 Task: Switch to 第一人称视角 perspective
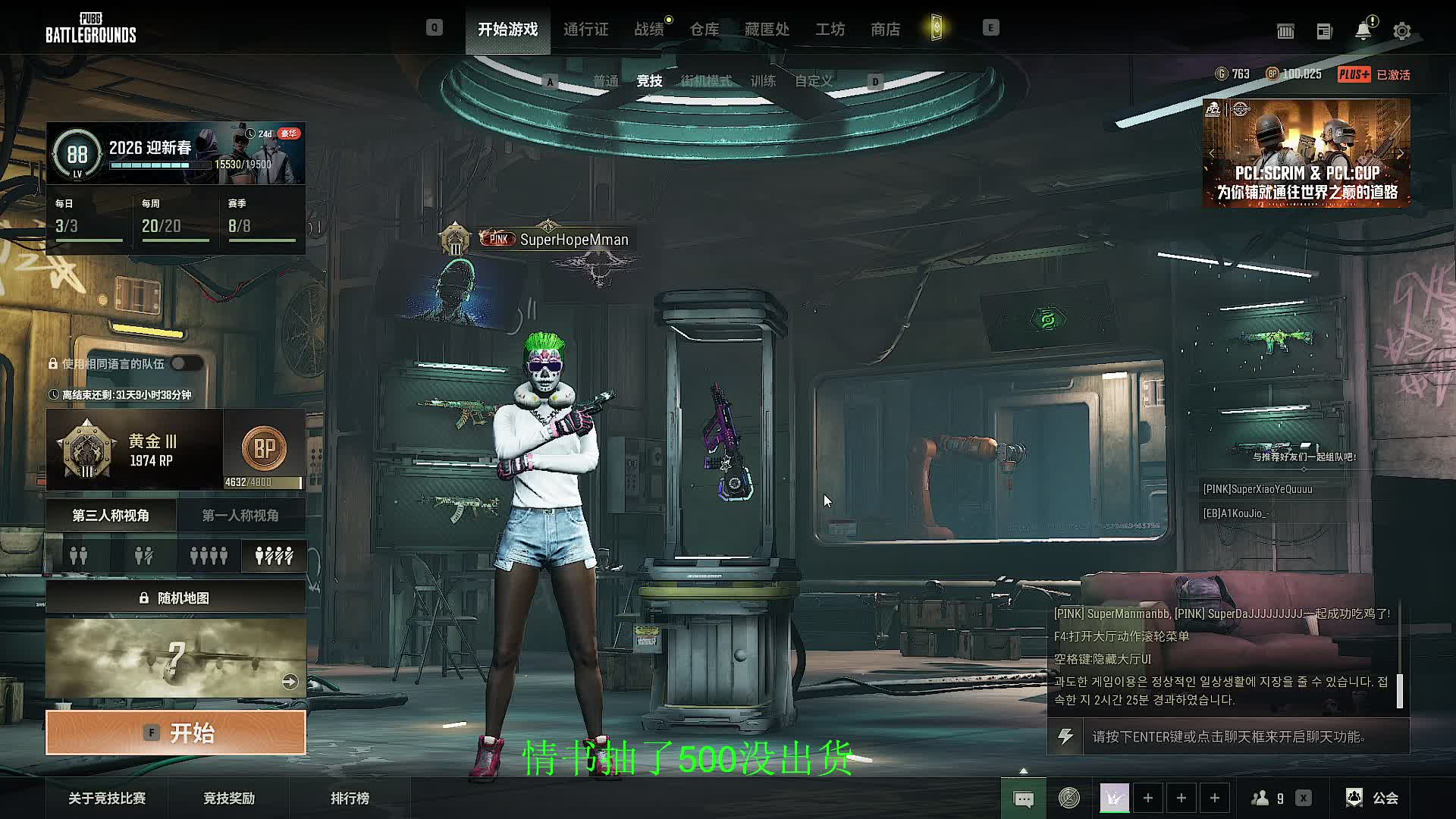click(240, 516)
